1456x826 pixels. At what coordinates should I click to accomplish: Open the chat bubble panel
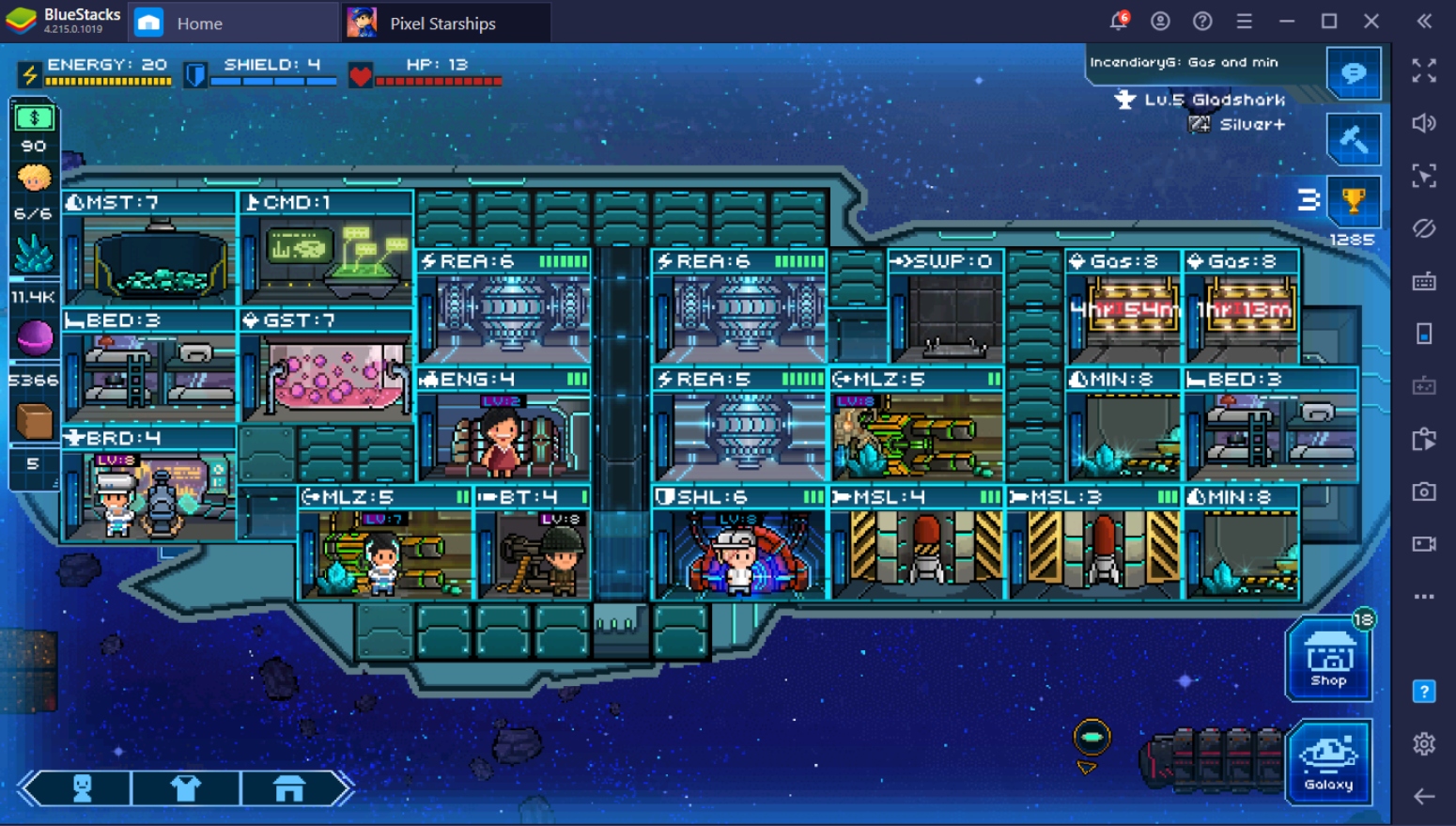(x=1354, y=74)
